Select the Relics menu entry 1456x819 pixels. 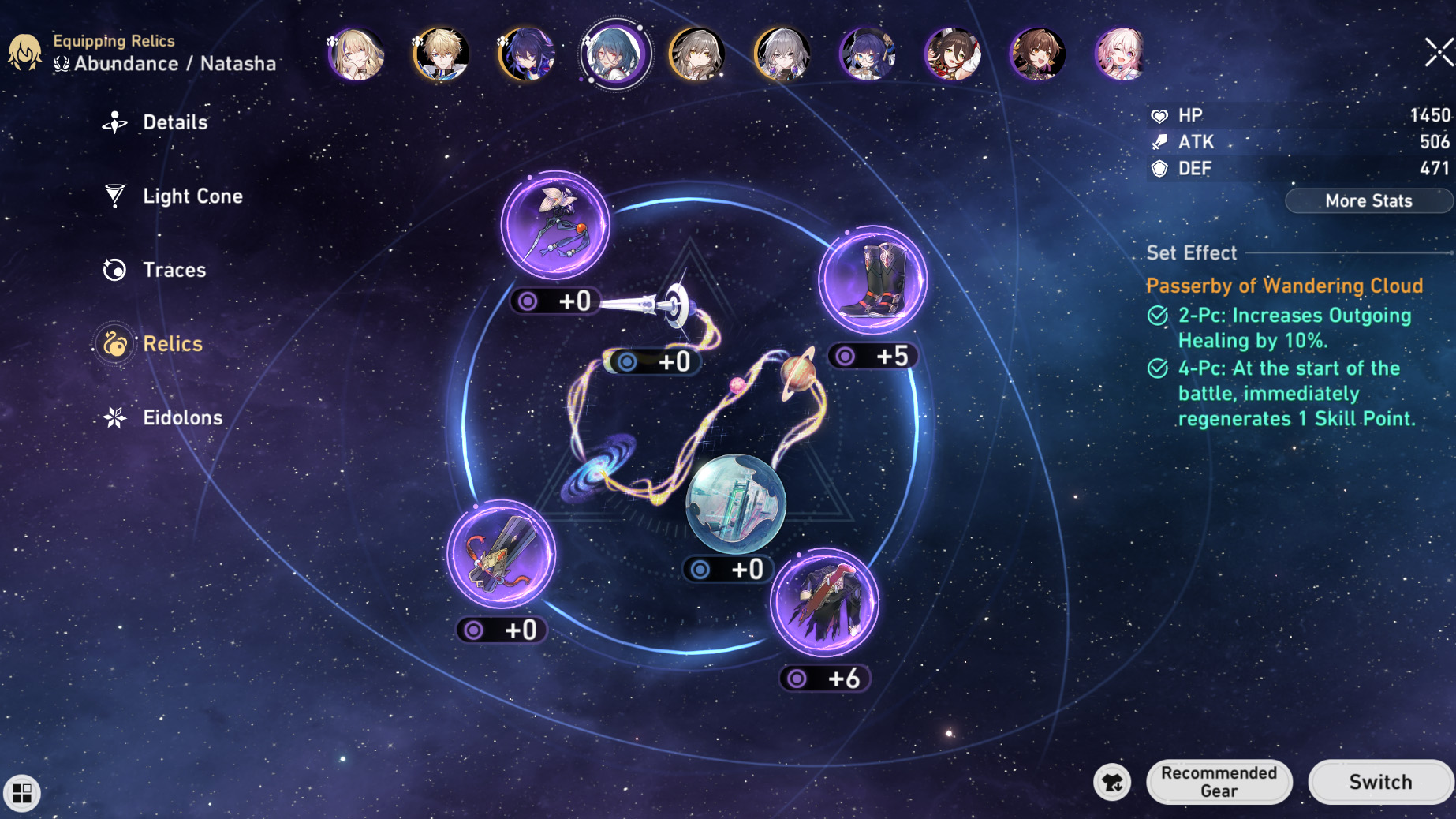(x=172, y=344)
